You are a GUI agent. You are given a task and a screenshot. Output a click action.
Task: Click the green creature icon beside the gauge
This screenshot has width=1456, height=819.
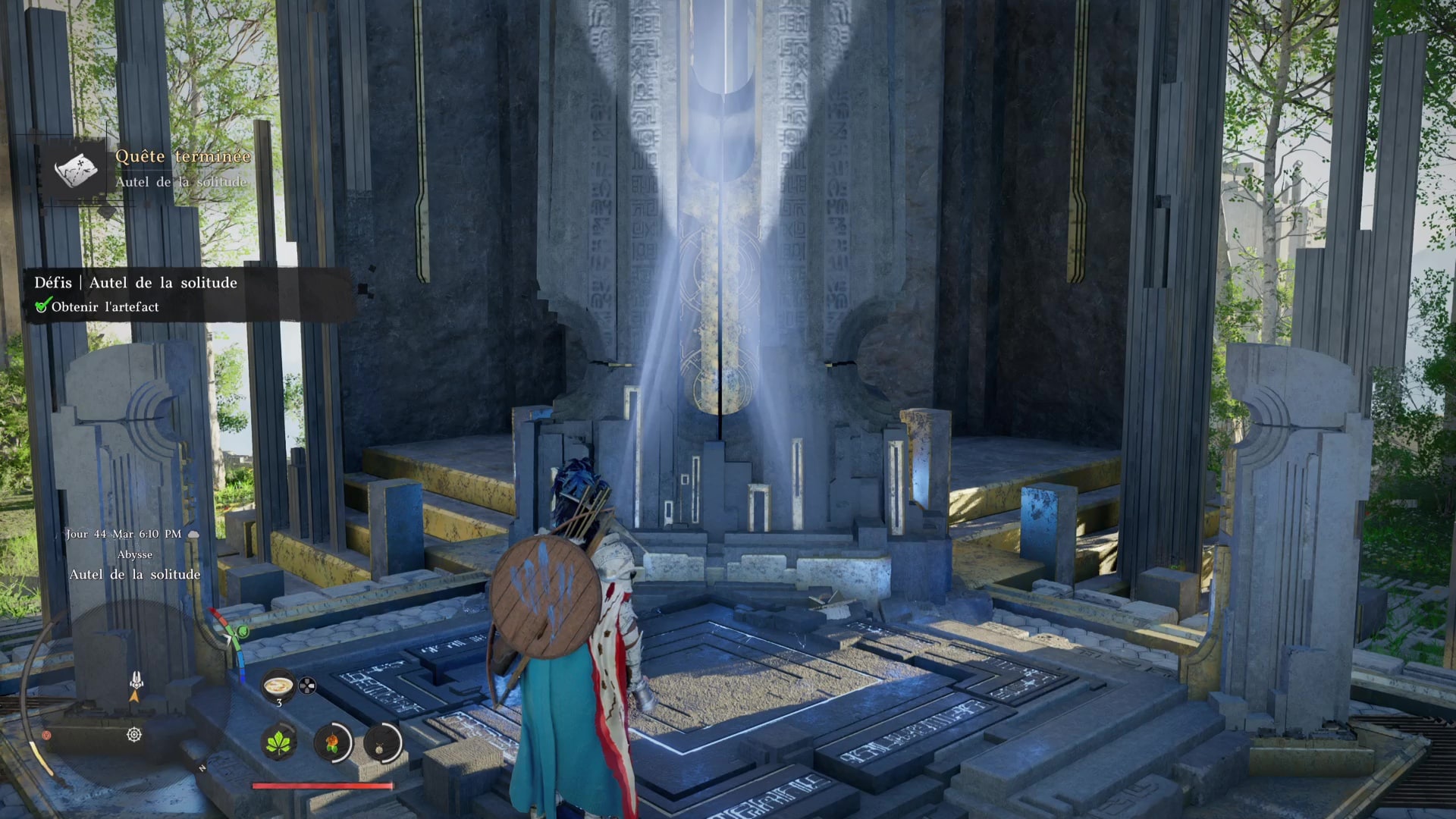[x=243, y=631]
